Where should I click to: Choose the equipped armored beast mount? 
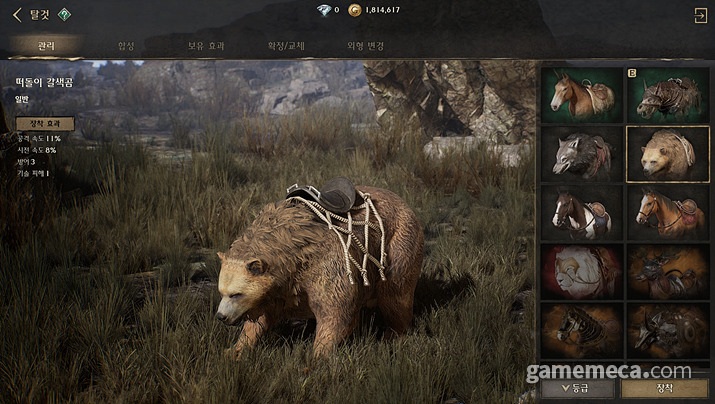pyautogui.click(x=668, y=95)
